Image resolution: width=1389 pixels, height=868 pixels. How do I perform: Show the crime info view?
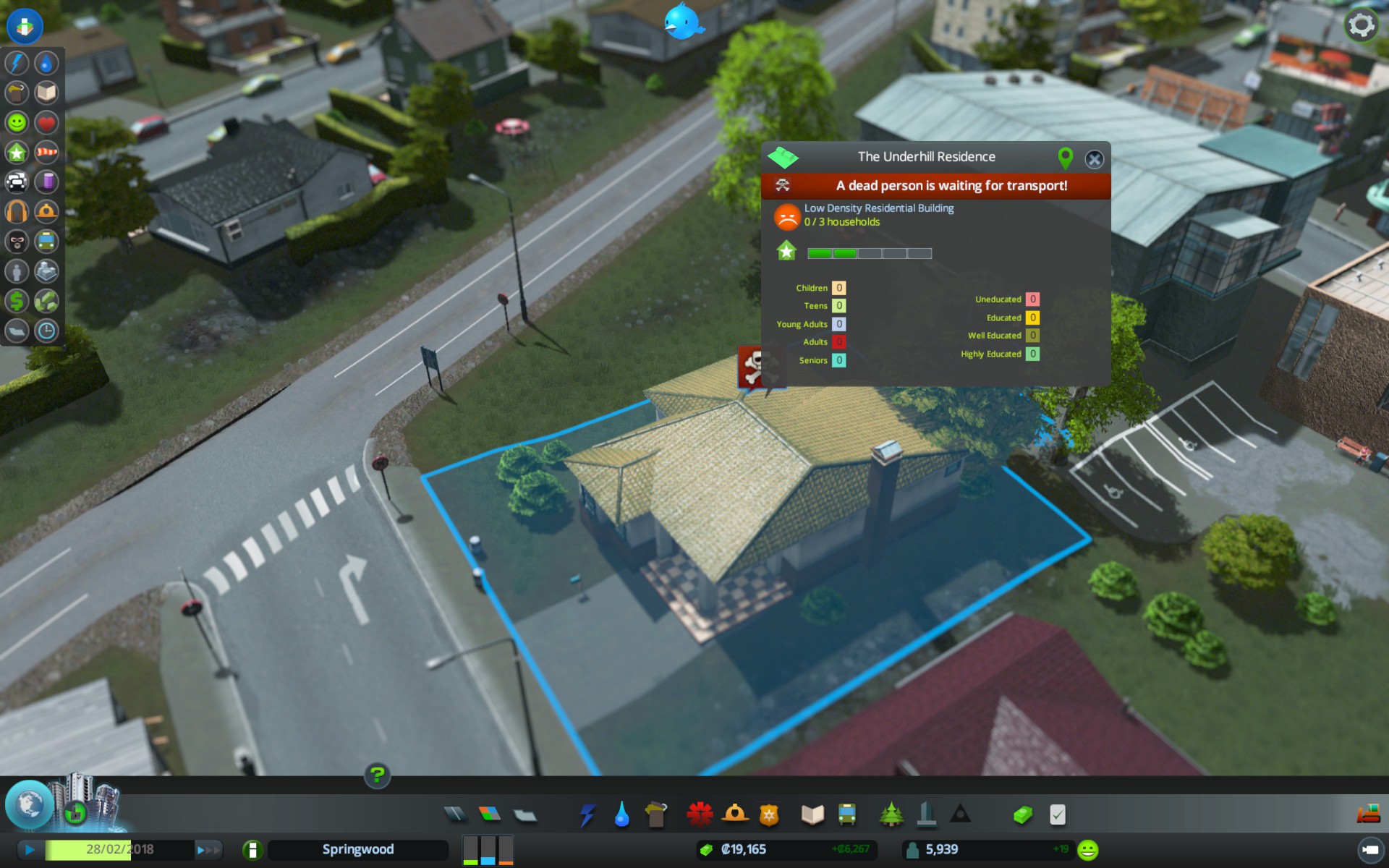coord(17,241)
